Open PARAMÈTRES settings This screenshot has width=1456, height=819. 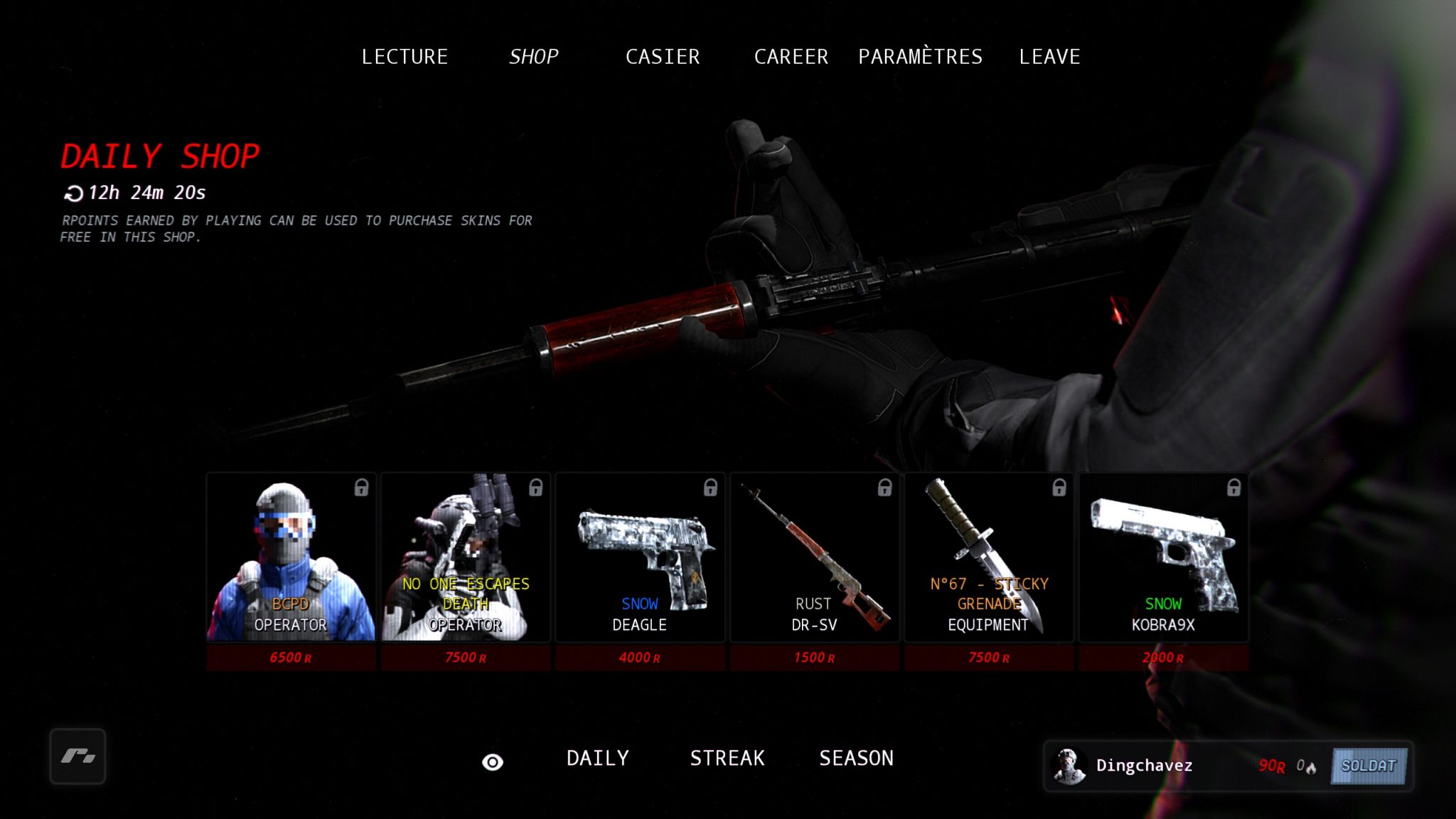pos(920,57)
